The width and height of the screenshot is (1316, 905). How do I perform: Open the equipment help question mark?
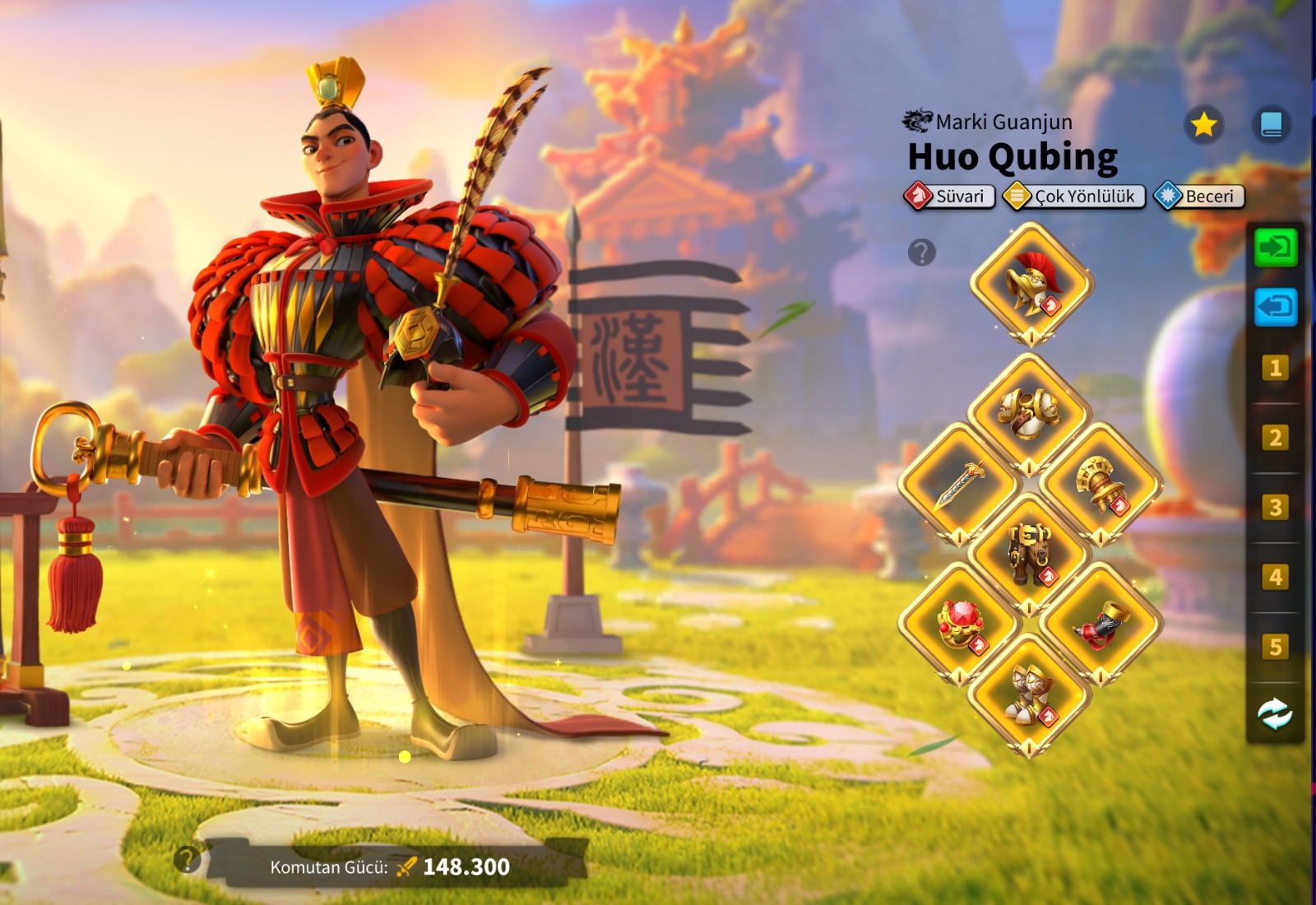pos(921,253)
